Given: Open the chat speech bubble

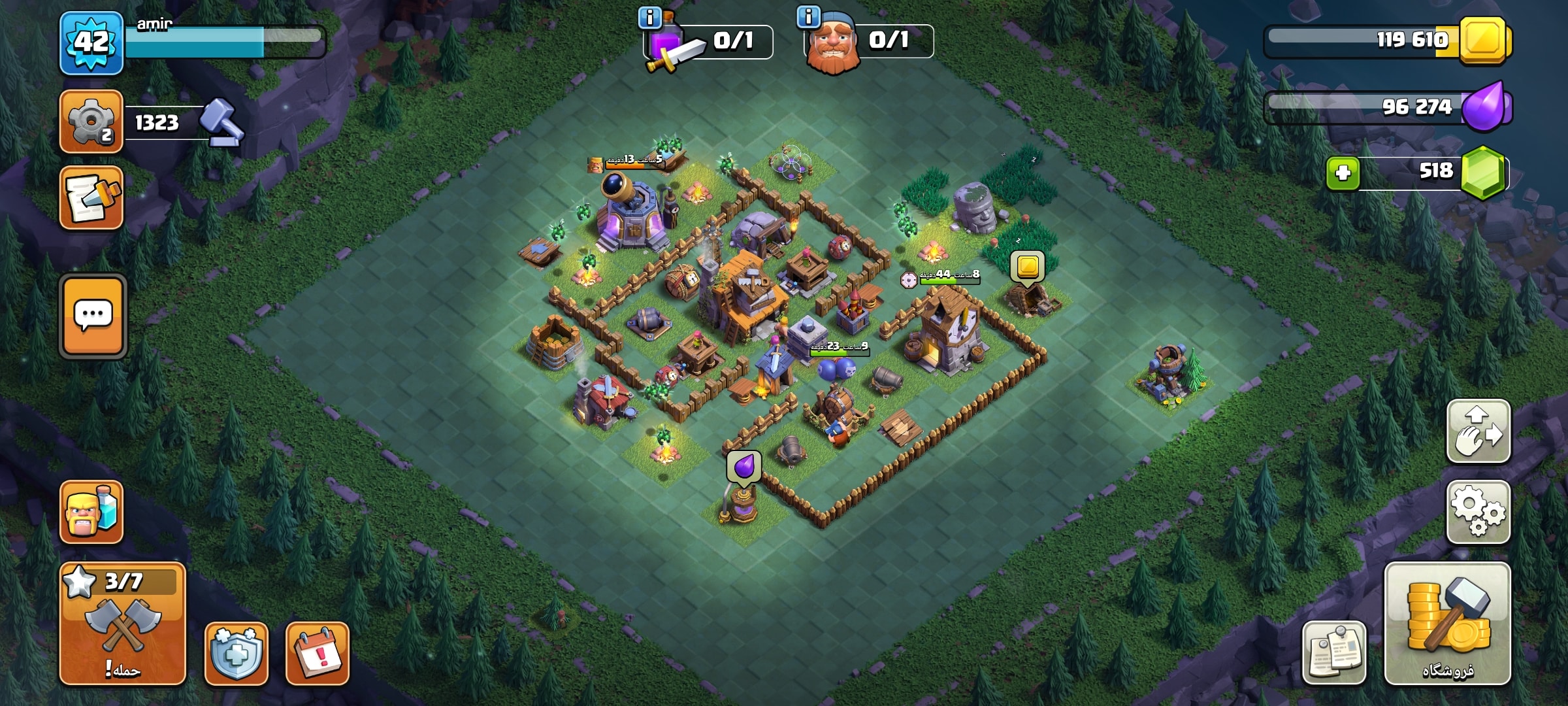Looking at the screenshot, I should coord(93,316).
